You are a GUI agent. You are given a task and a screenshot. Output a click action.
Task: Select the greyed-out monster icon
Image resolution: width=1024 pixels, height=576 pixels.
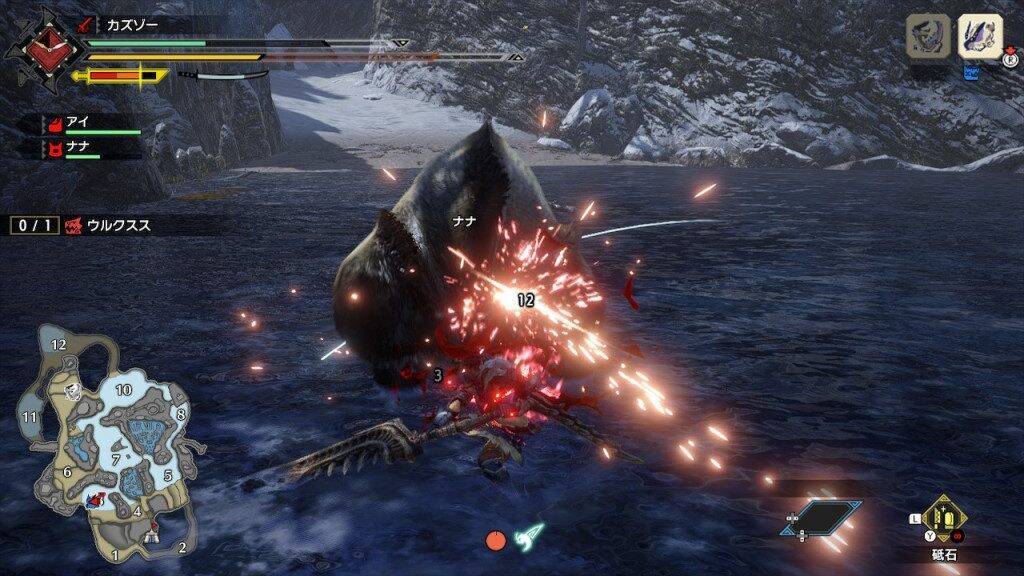click(x=927, y=38)
